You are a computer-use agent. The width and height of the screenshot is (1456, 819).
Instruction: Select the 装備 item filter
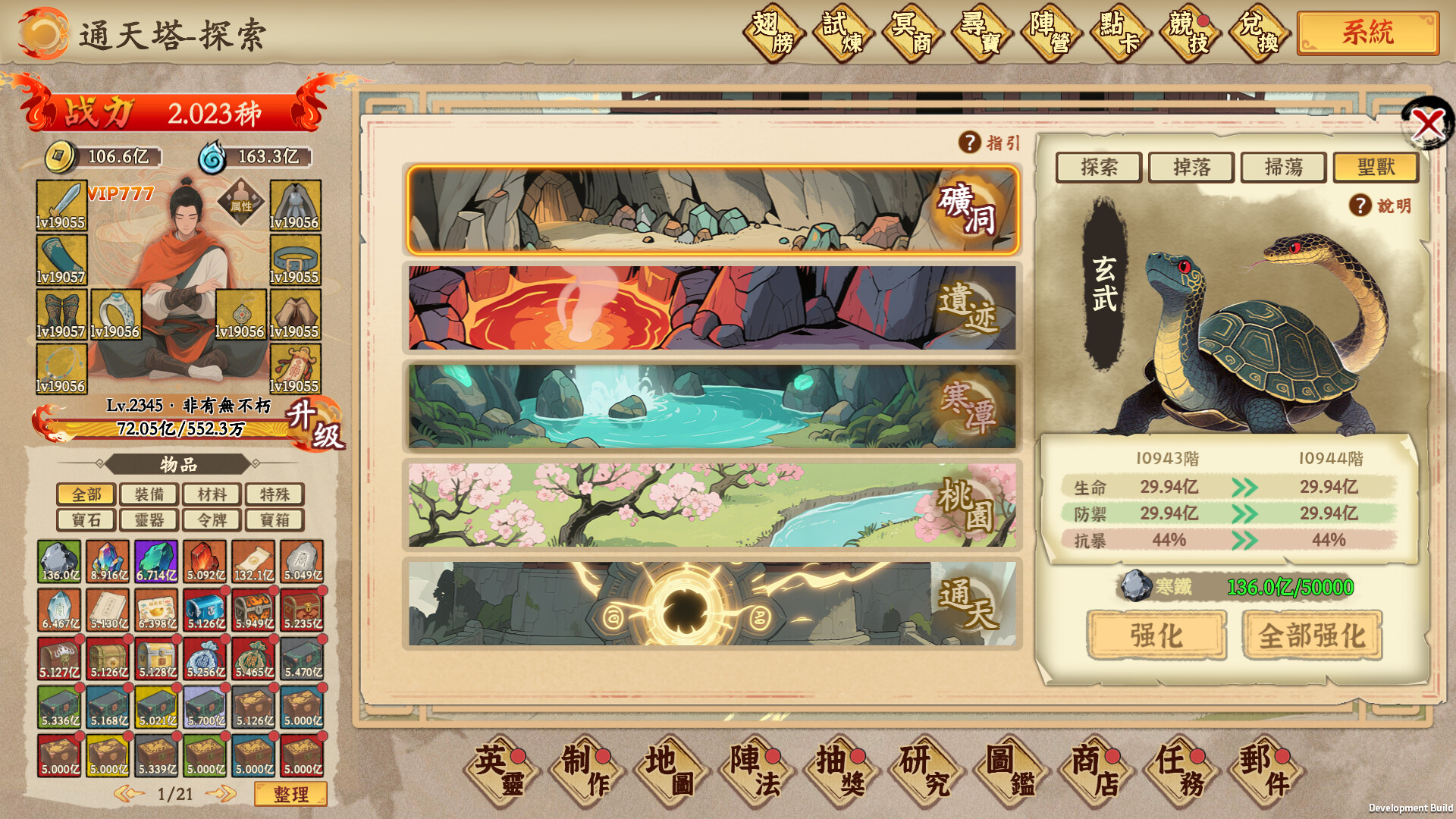point(148,494)
